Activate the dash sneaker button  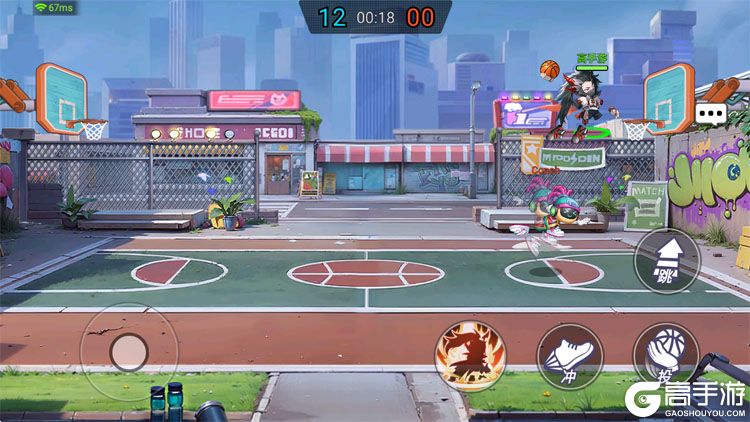point(570,356)
